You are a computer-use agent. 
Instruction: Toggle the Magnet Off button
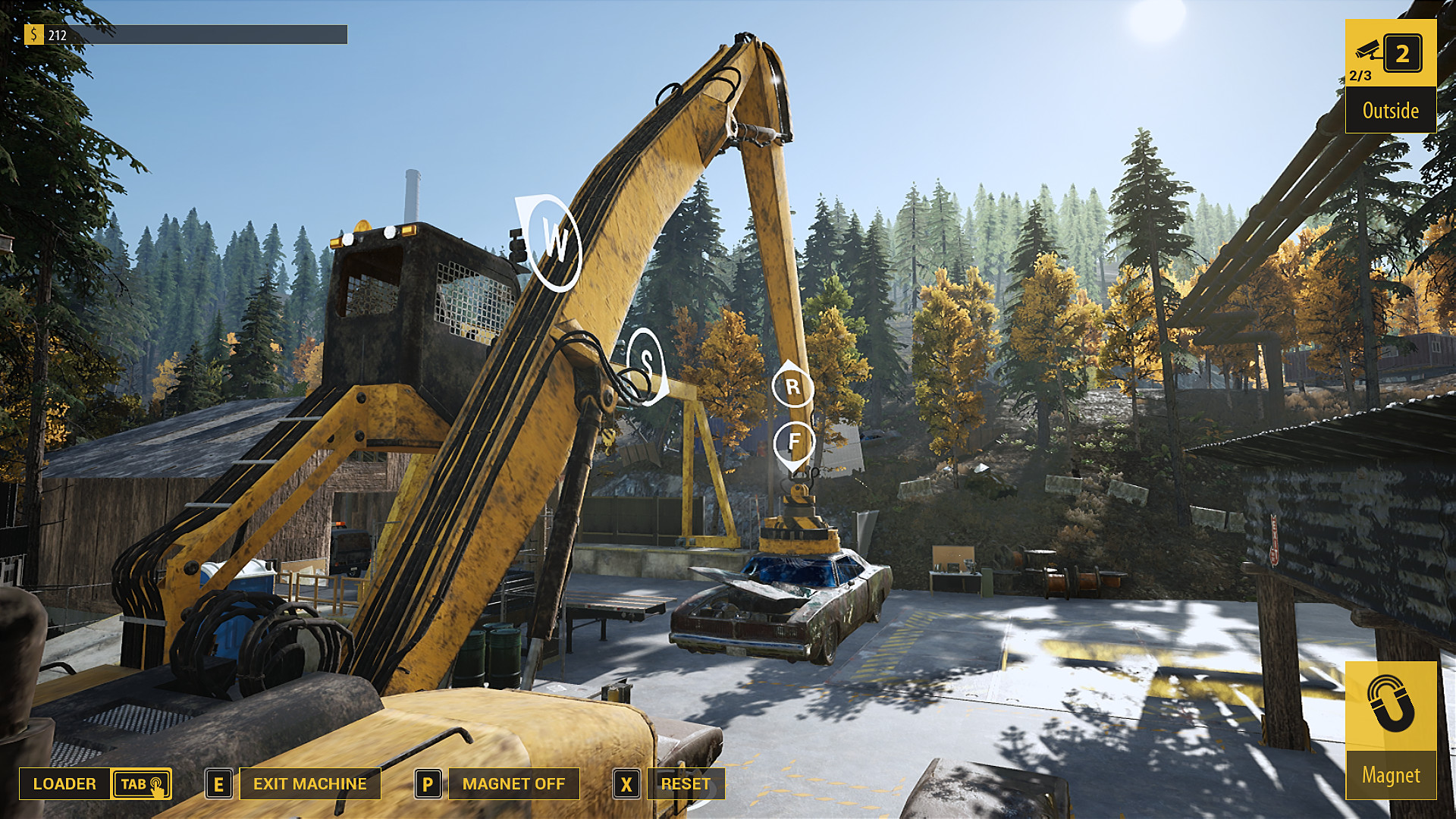tap(513, 783)
